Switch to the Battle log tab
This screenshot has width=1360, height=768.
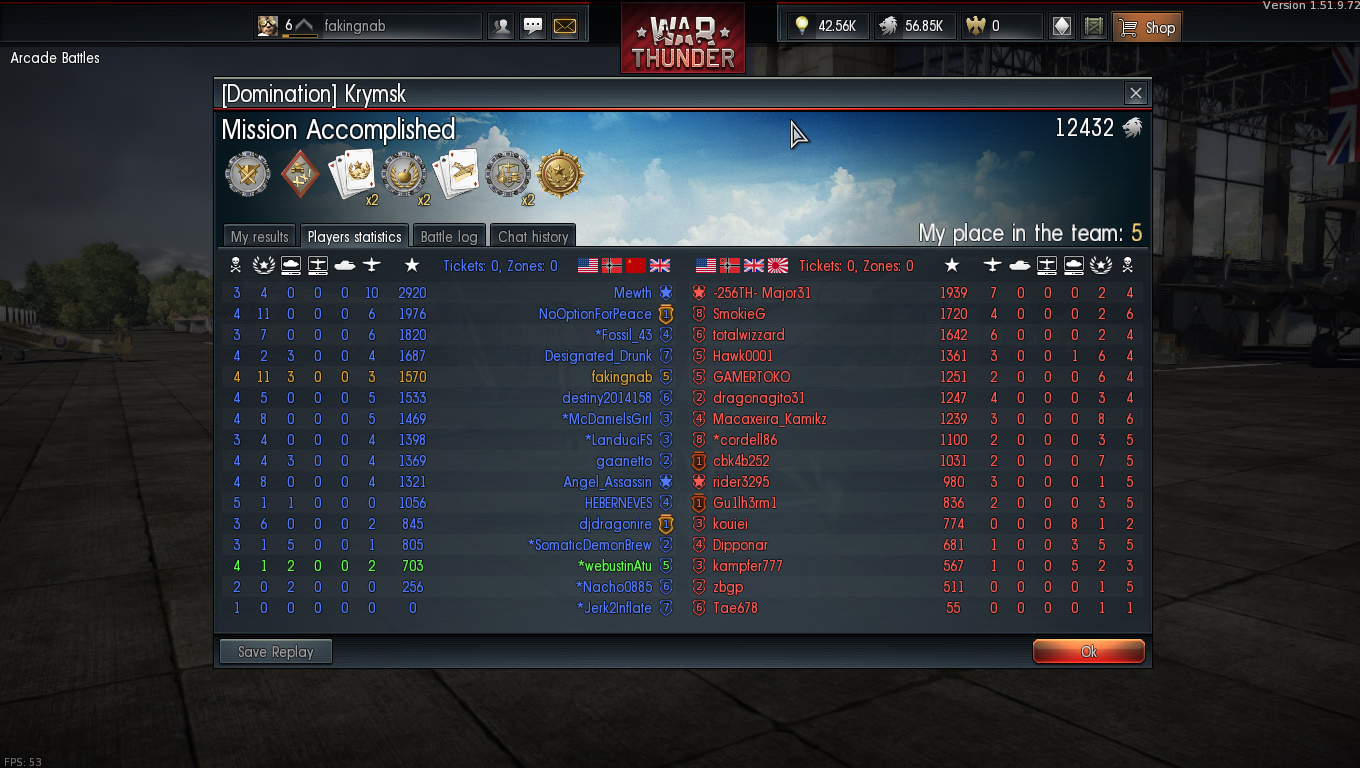[449, 236]
